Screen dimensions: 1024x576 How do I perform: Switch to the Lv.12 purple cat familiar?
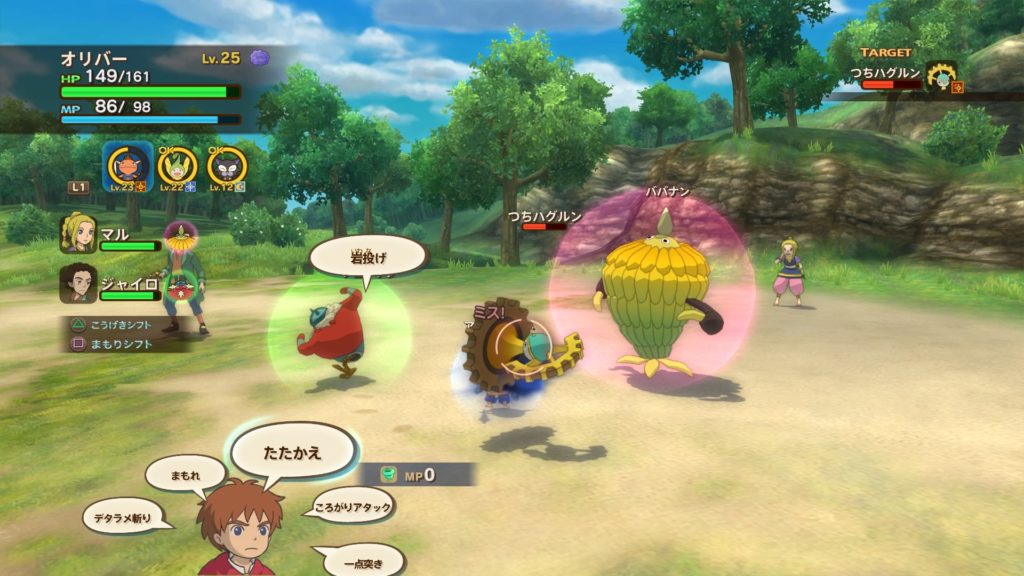coord(227,164)
